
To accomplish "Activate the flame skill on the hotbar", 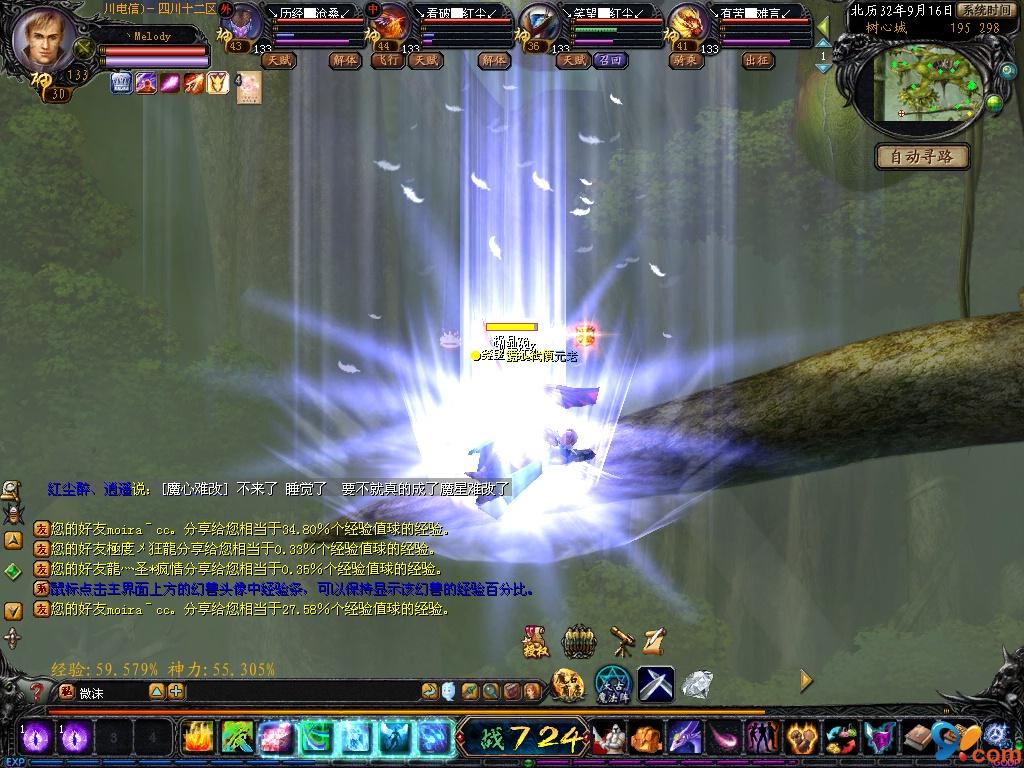I will tap(196, 738).
